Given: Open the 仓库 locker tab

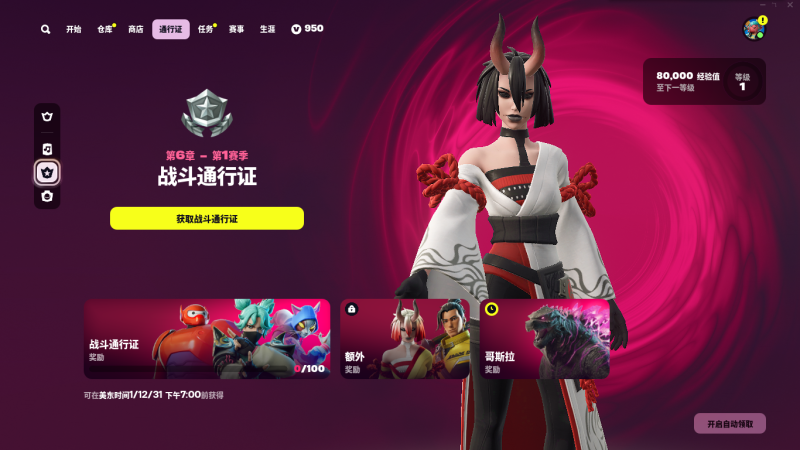Looking at the screenshot, I should 105,30.
